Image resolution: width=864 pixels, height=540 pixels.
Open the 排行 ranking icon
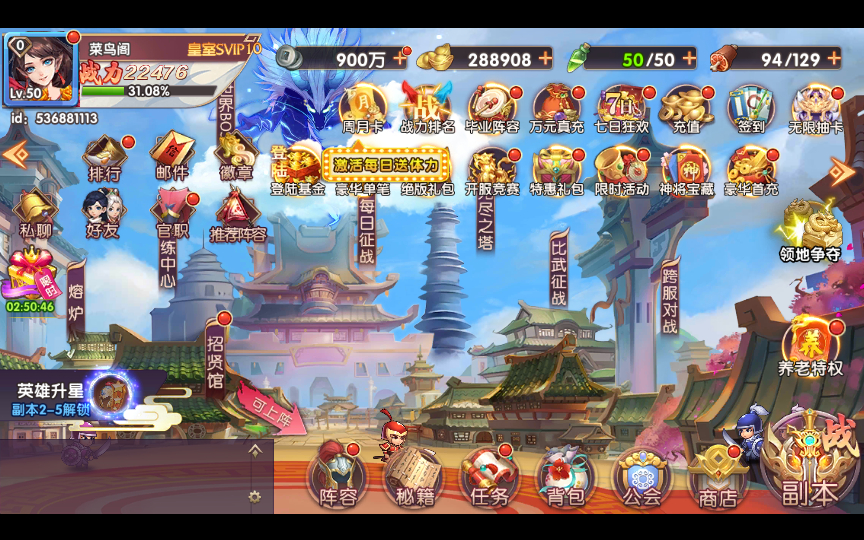click(x=105, y=157)
